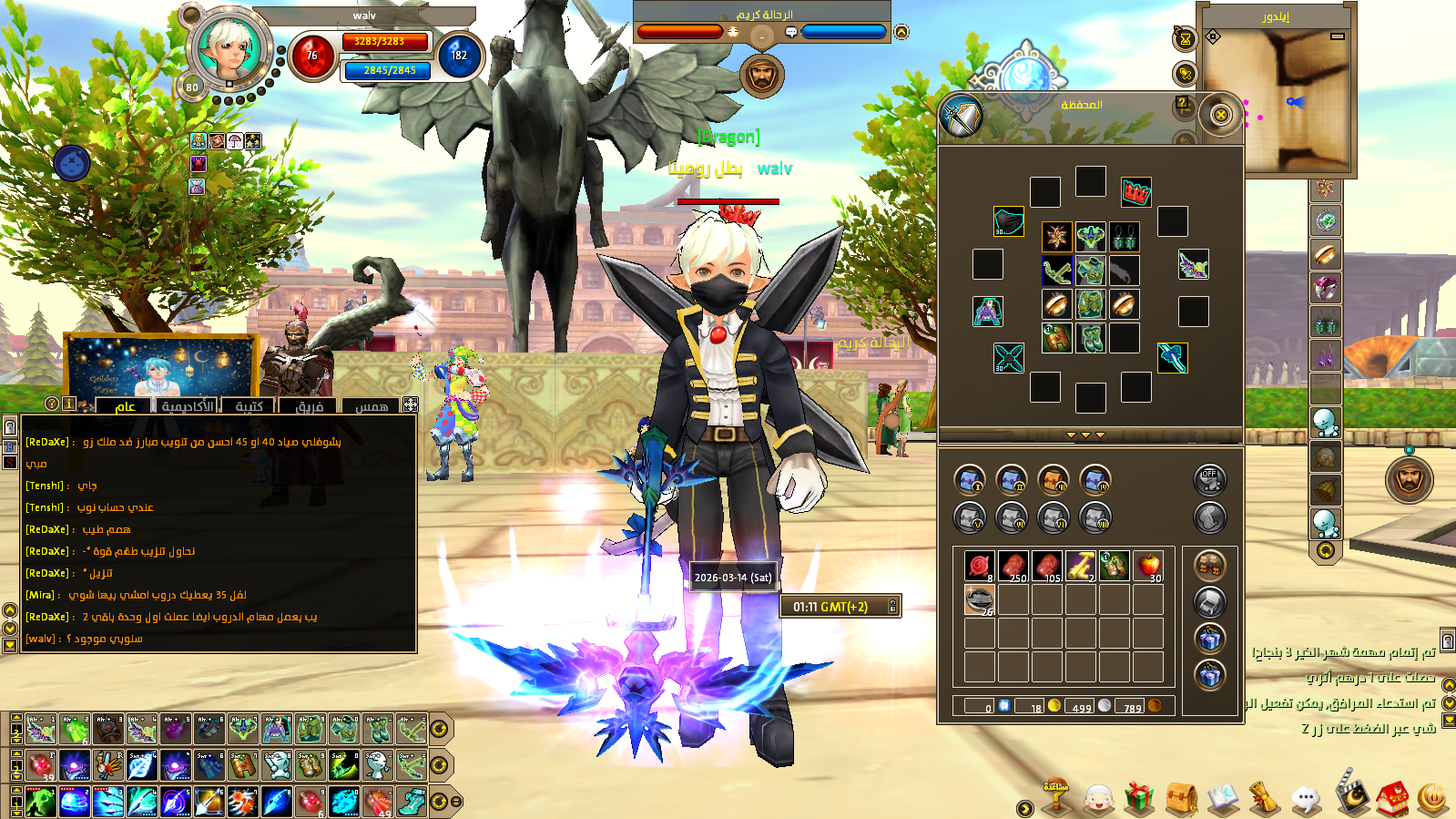Click the bearded NPC target portrait

click(x=761, y=75)
